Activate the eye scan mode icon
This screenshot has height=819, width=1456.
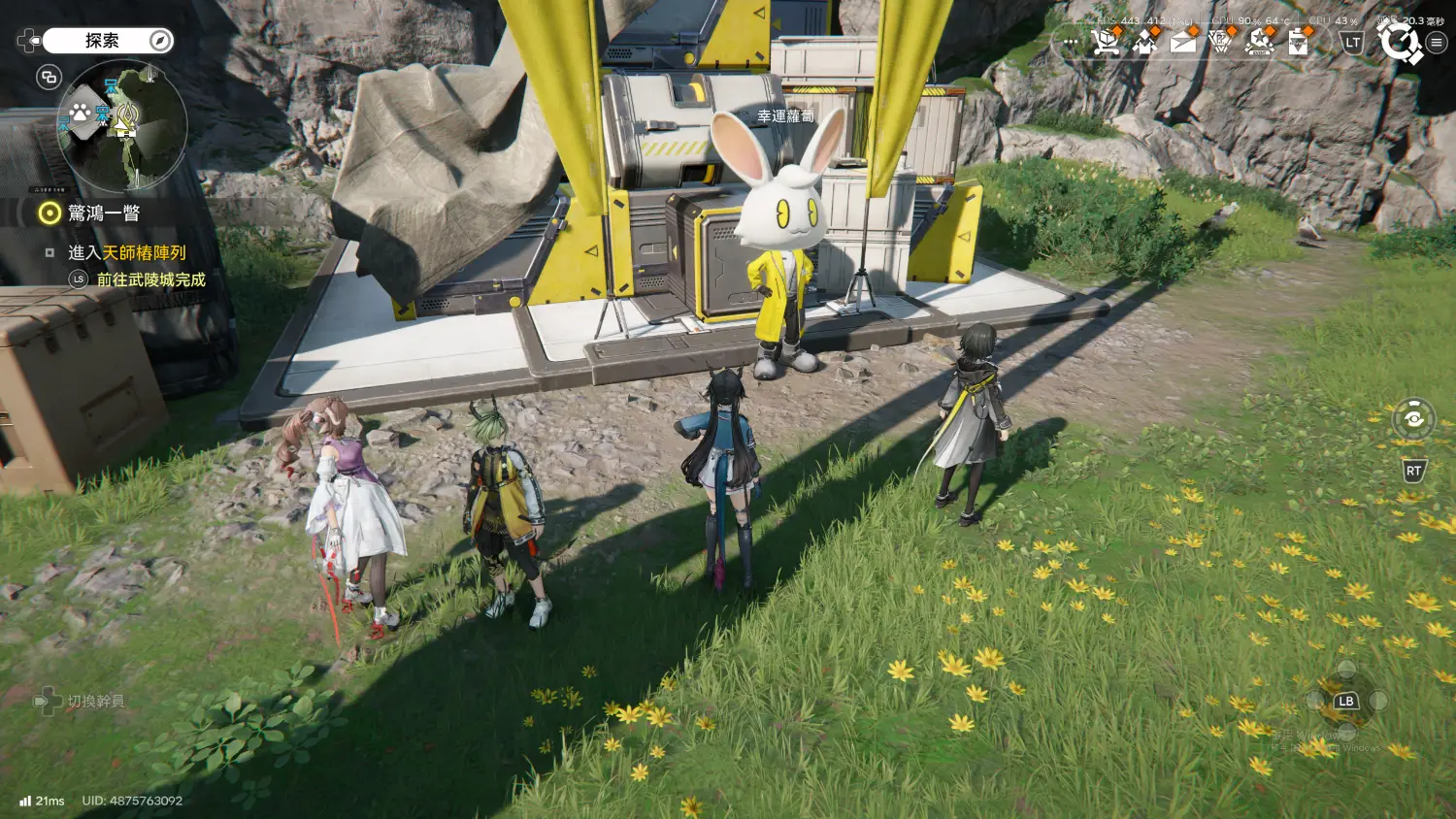click(1413, 419)
